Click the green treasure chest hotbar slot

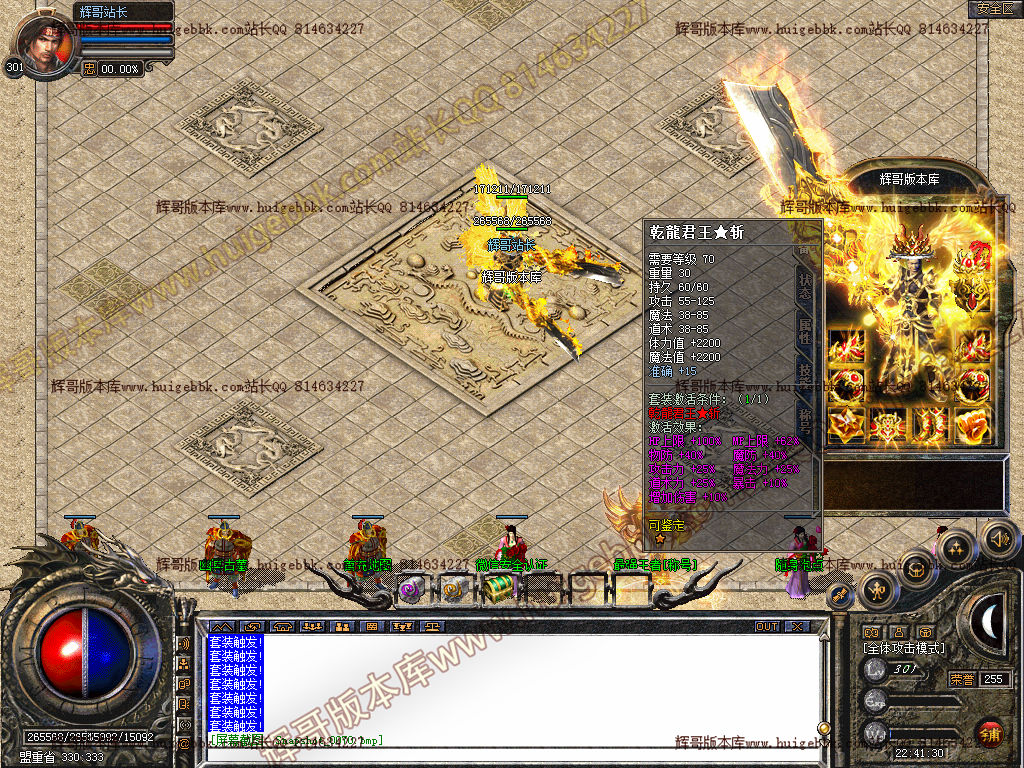pyautogui.click(x=499, y=590)
